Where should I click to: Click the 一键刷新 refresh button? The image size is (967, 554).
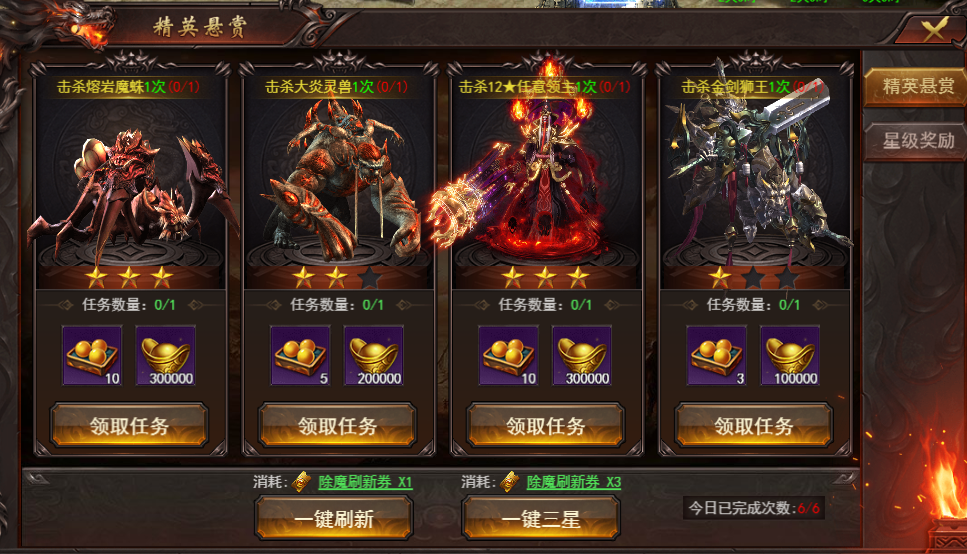pos(334,519)
